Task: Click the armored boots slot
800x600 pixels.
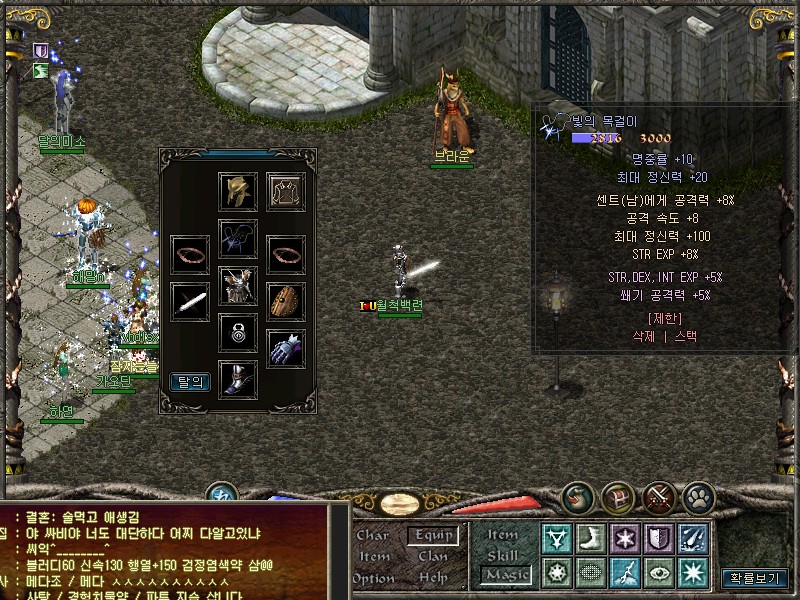Action: pos(238,380)
